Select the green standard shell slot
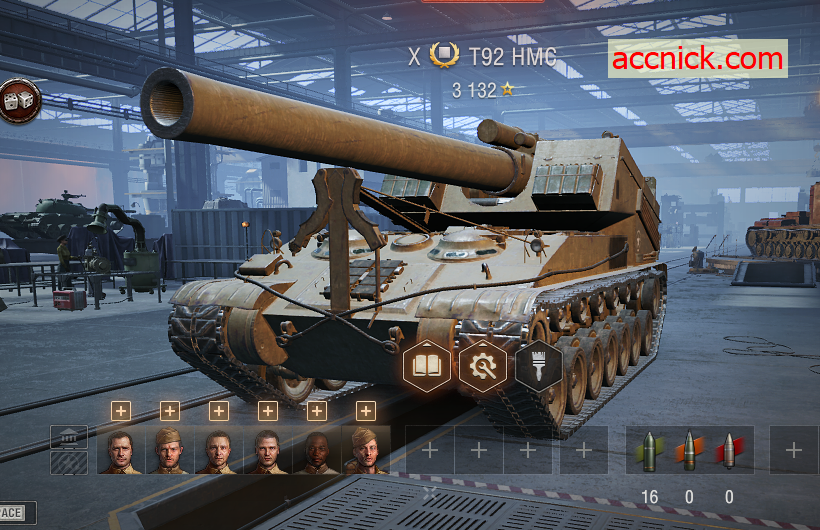Image resolution: width=820 pixels, height=530 pixels. click(650, 450)
